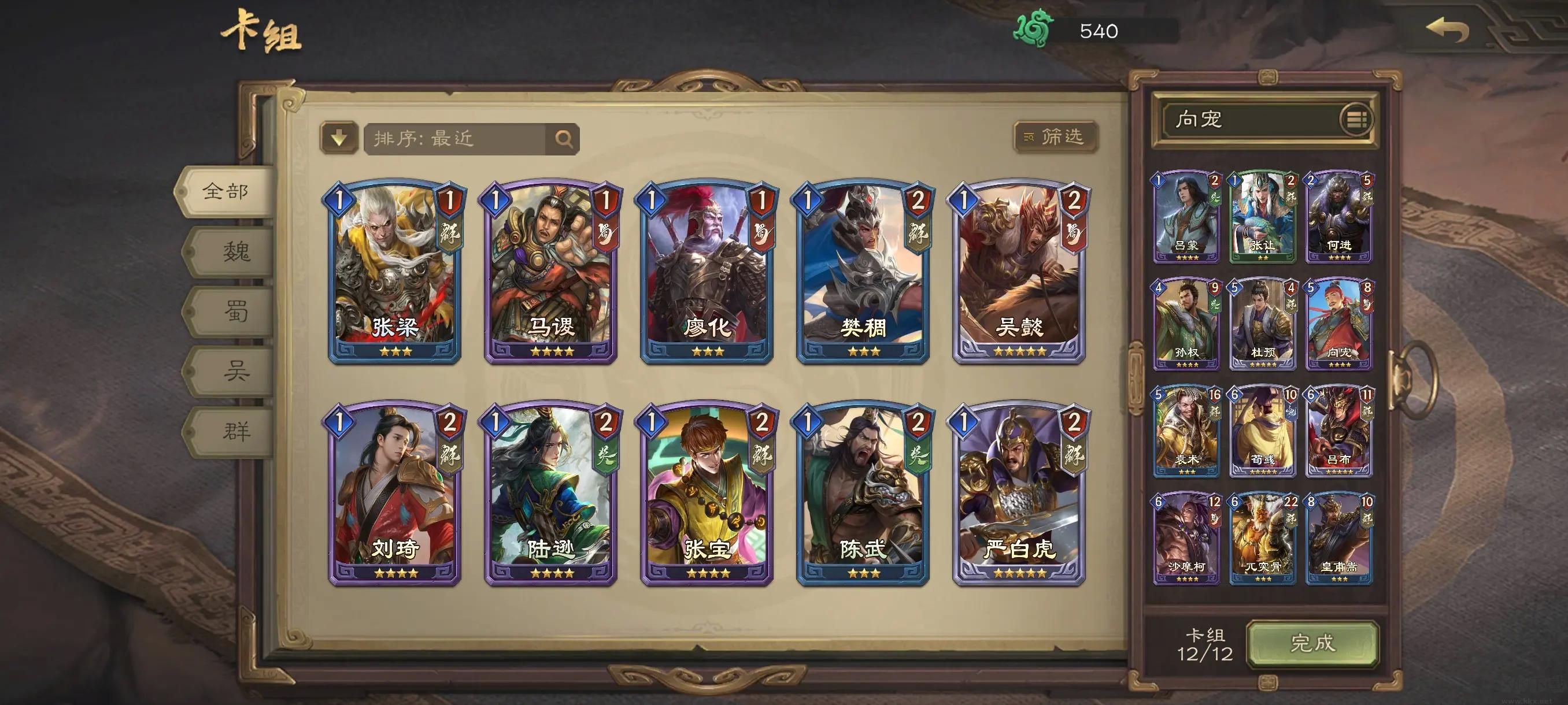The image size is (1568, 705).
Task: Open the deck list view toggle icon
Action: tap(1356, 119)
